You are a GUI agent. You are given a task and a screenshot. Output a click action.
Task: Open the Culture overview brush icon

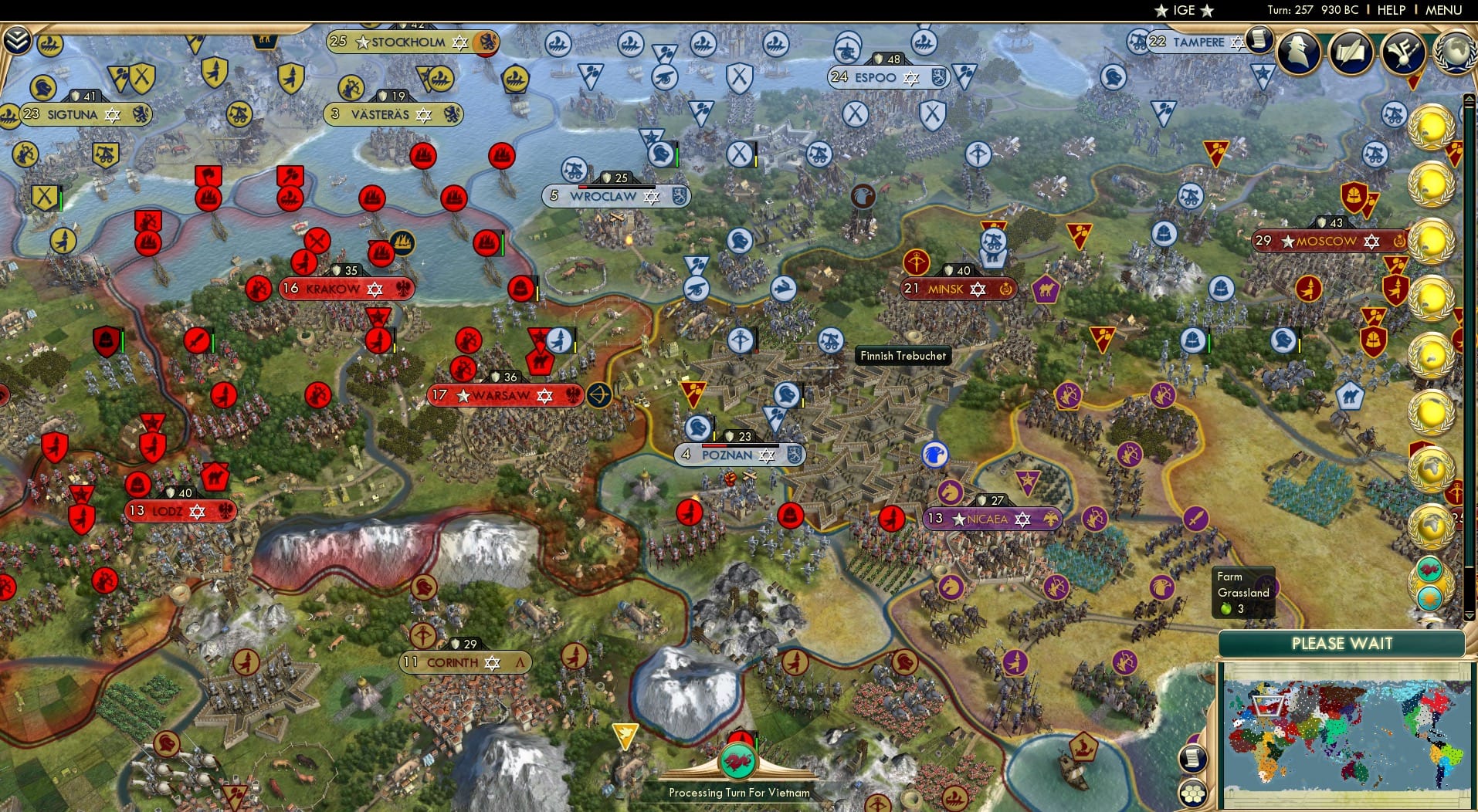pos(1404,52)
